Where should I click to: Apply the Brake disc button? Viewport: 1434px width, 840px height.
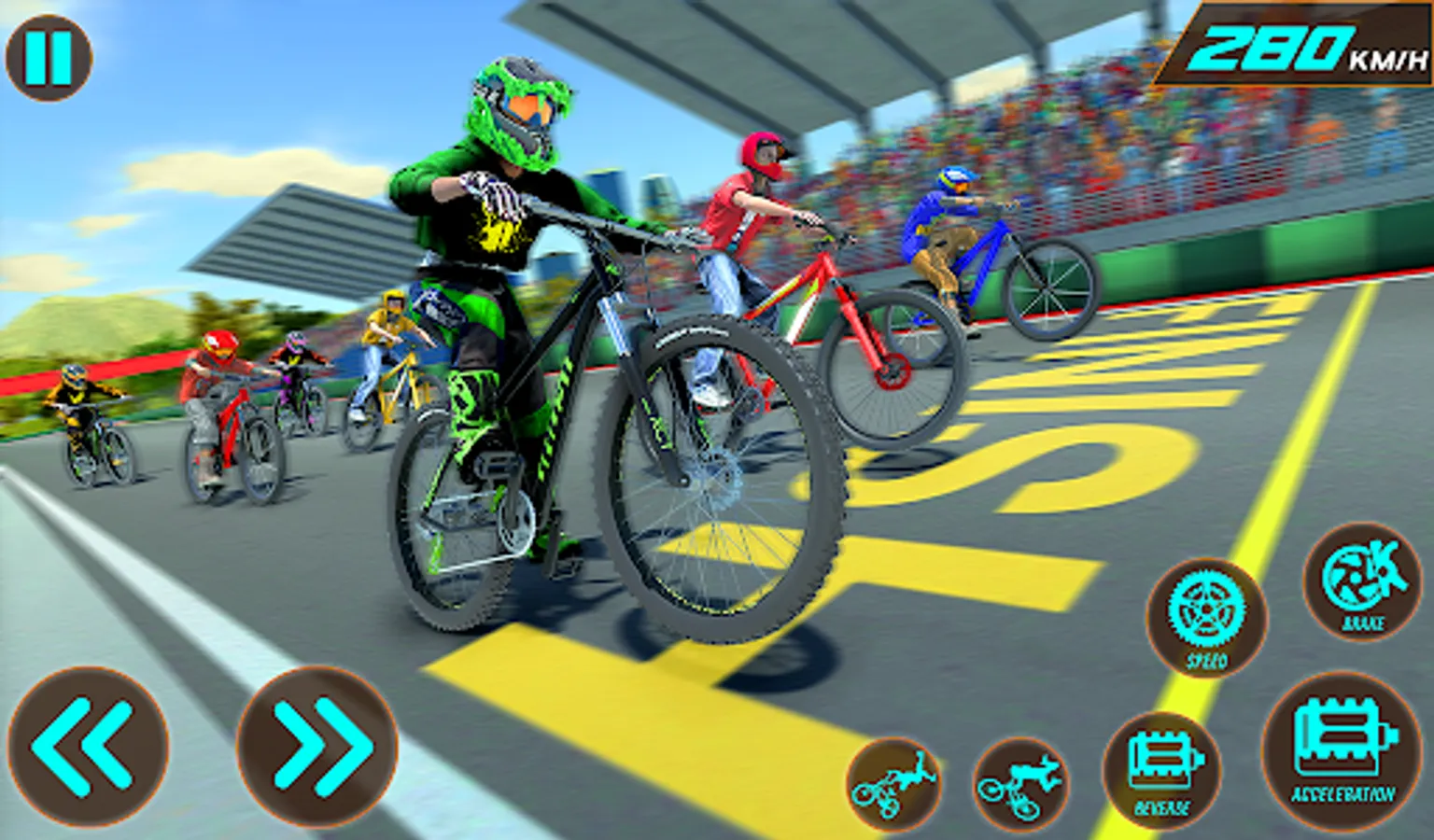(x=1362, y=581)
